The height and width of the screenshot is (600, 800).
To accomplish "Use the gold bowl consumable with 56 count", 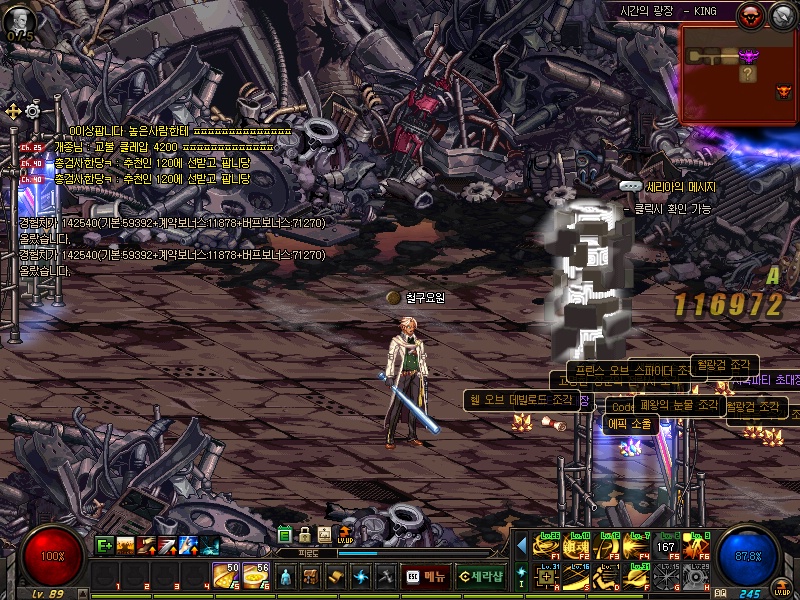I will coord(256,575).
